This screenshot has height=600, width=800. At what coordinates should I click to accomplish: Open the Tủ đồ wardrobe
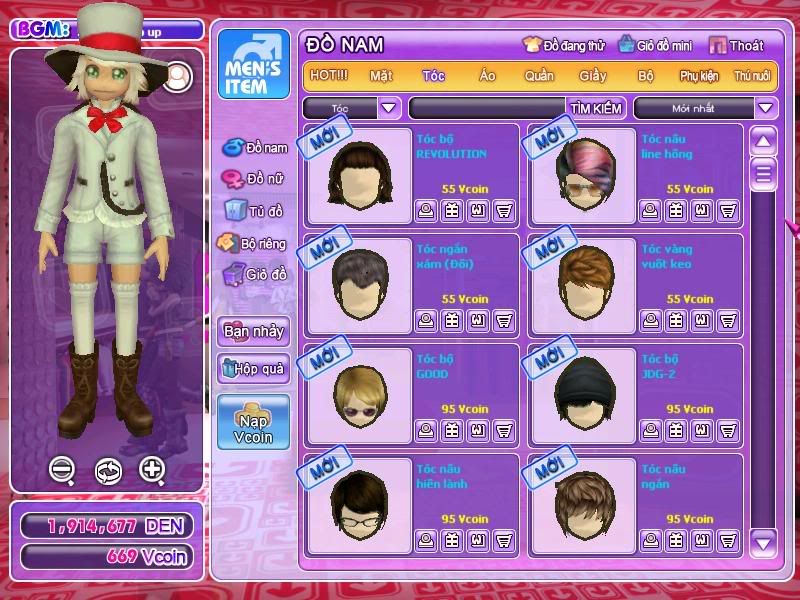coord(255,210)
